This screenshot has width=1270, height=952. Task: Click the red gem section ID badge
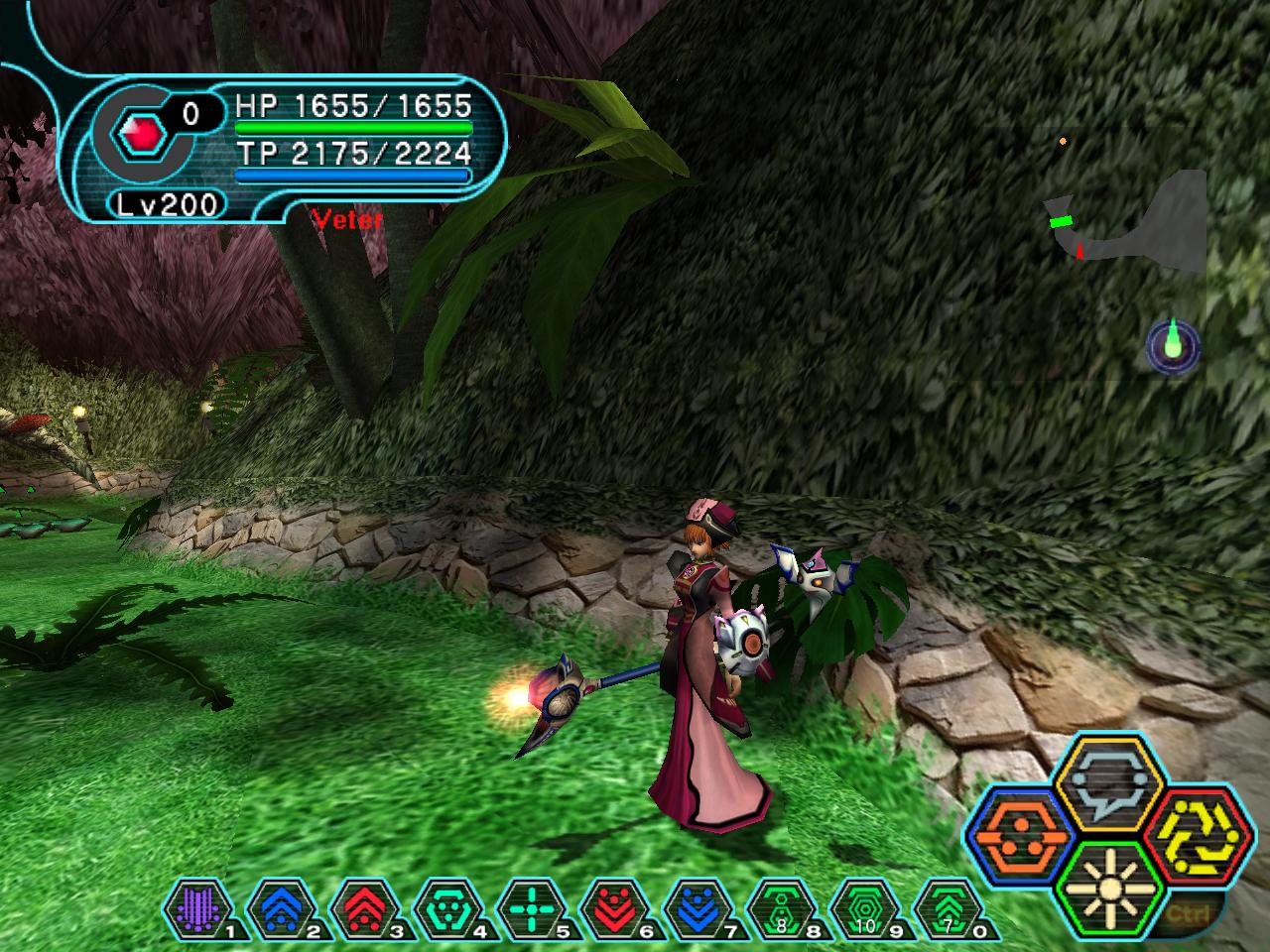point(133,133)
